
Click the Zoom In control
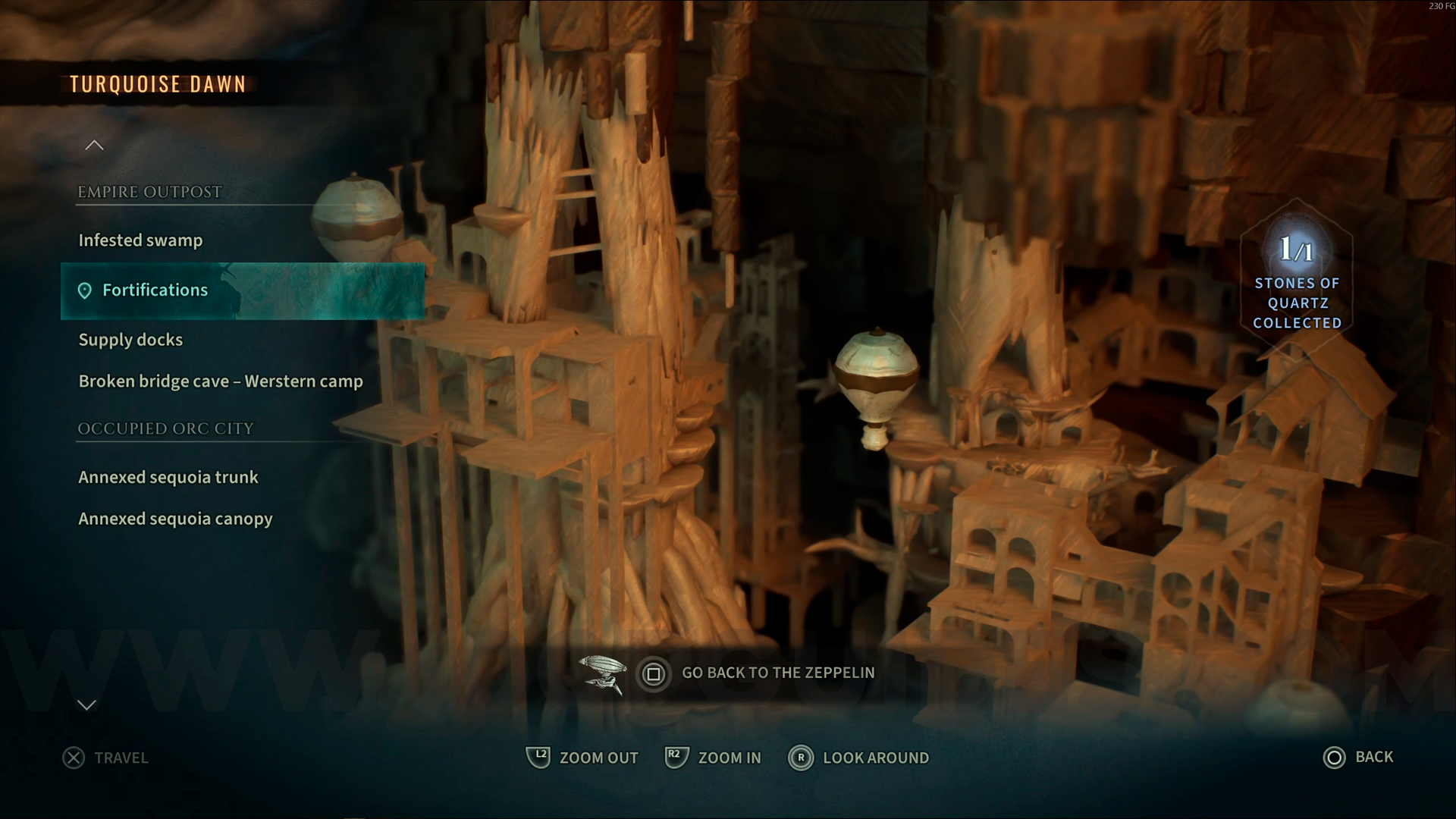click(713, 758)
